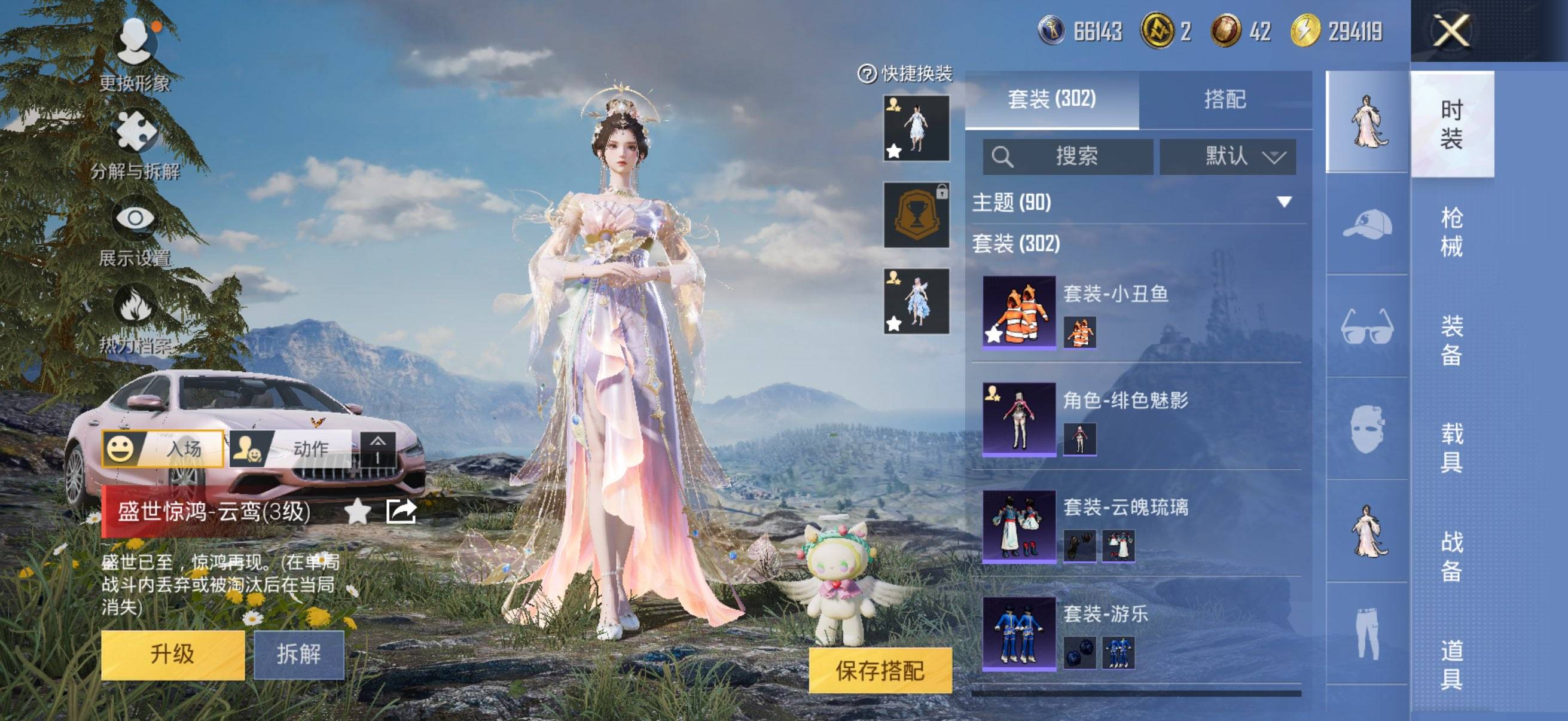
Task: Click the 搜索 search field
Action: (1068, 157)
